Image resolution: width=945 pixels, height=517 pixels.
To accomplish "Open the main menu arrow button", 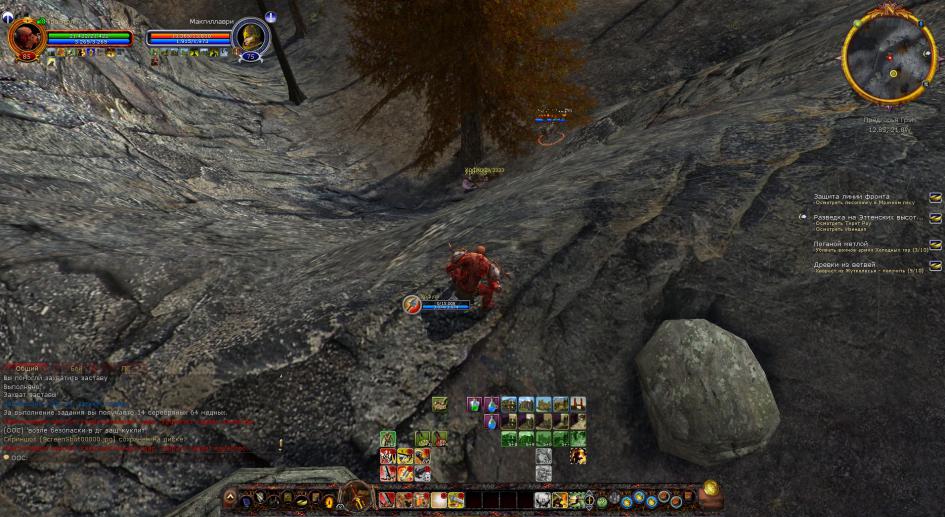I will [229, 497].
